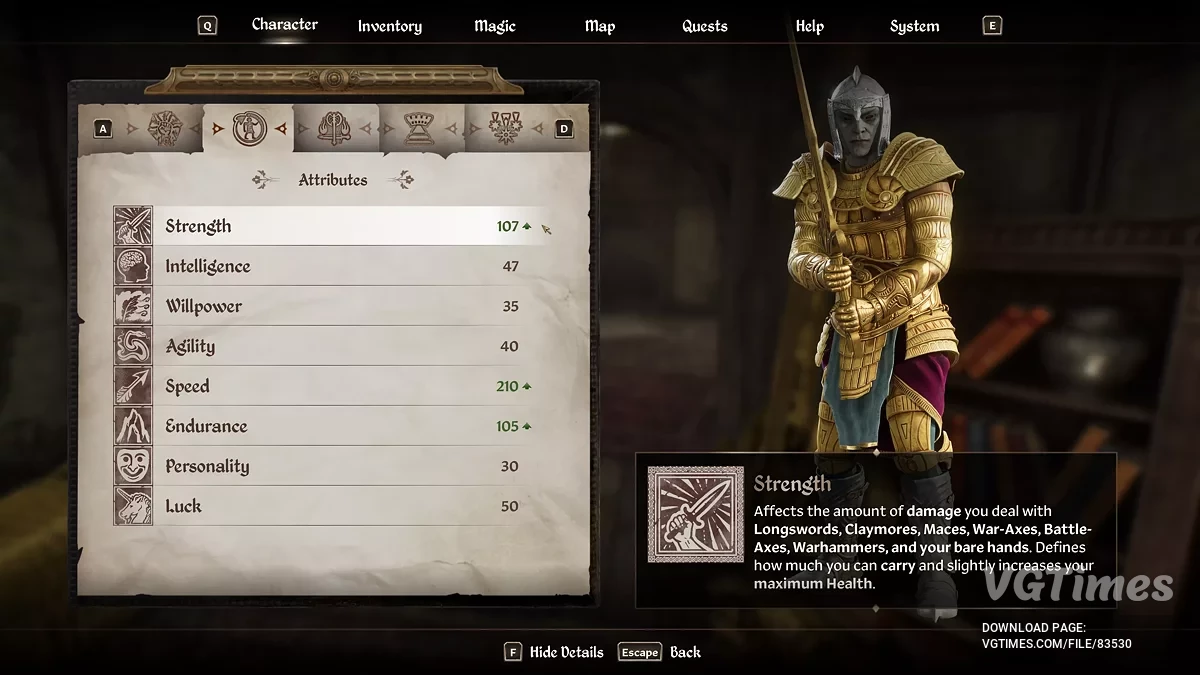
Task: Click the Willpower attribute row
Action: [x=330, y=306]
